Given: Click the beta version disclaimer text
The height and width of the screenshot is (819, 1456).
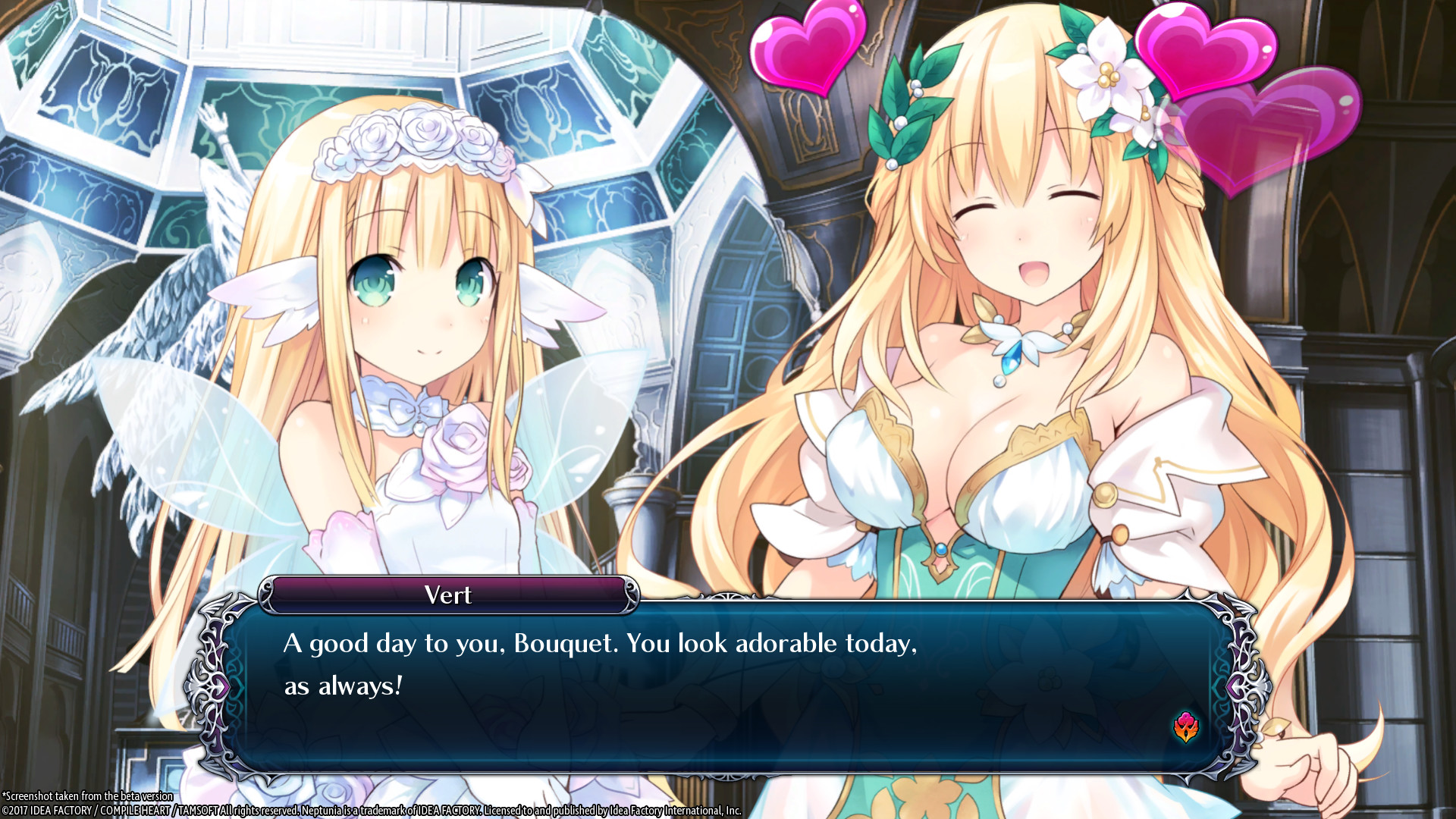Looking at the screenshot, I should [x=87, y=796].
